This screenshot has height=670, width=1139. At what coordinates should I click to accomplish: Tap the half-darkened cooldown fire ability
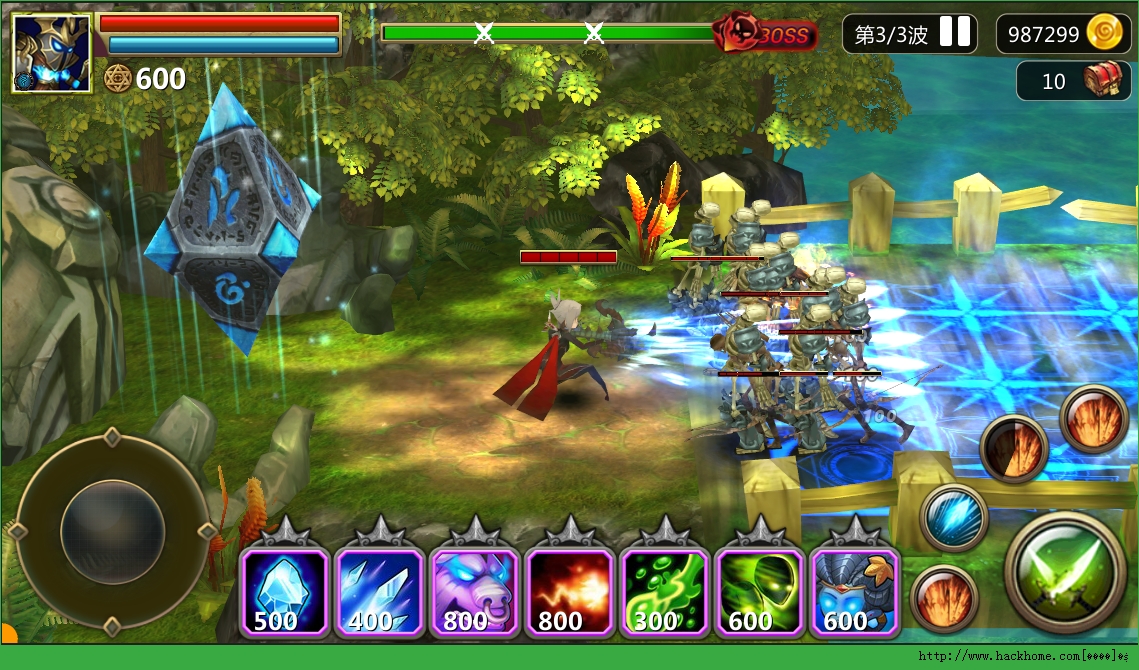[x=1014, y=448]
